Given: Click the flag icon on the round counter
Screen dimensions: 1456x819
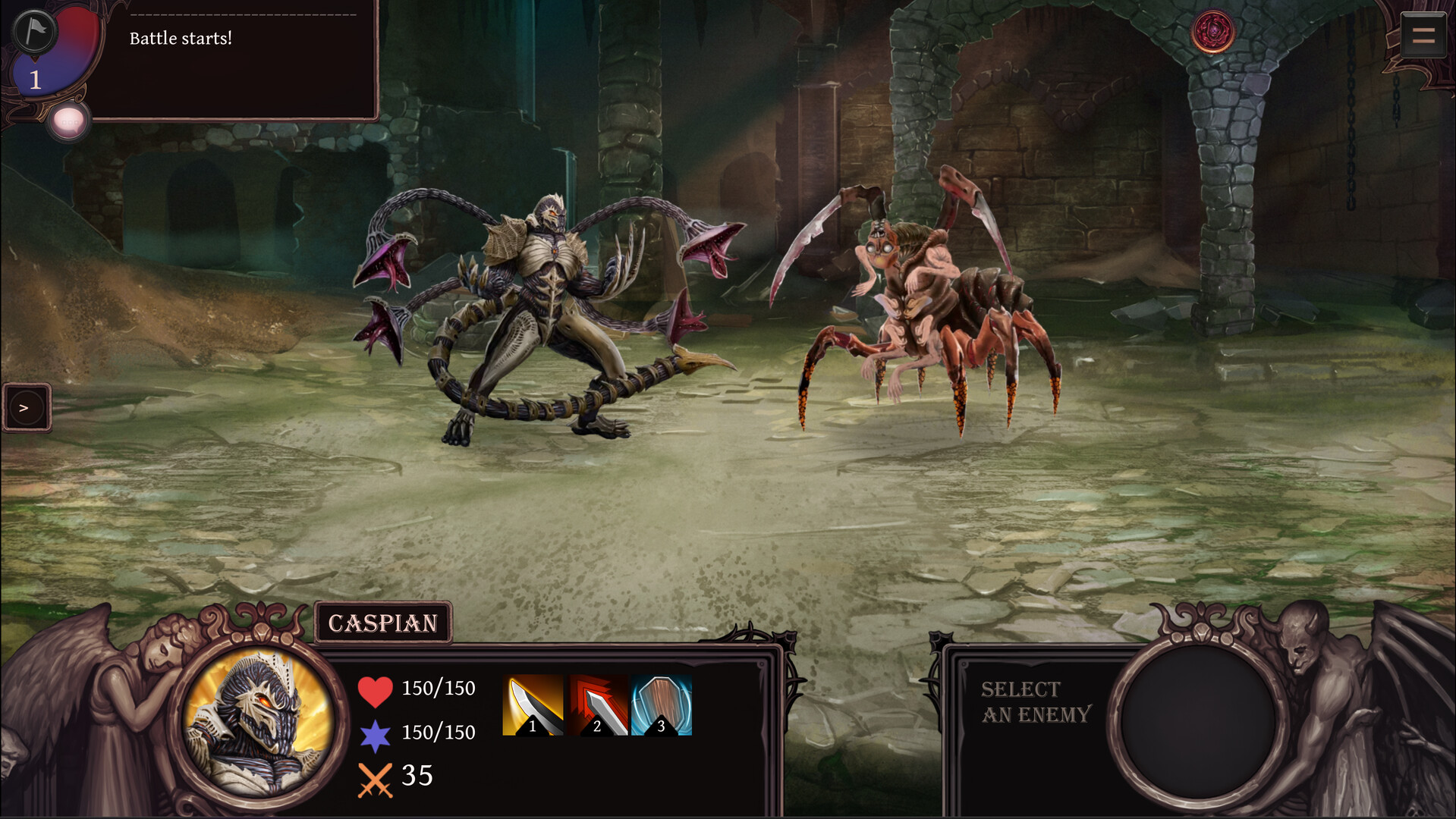Looking at the screenshot, I should click(34, 32).
